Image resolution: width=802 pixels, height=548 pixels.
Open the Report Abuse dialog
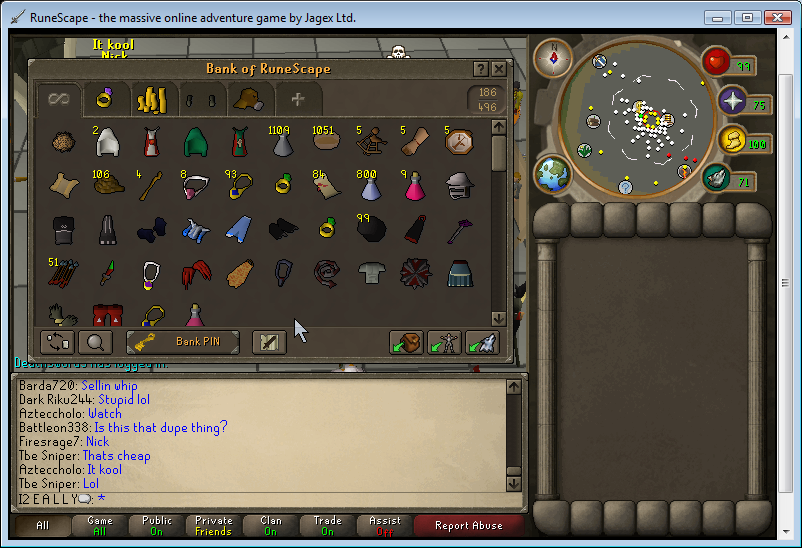471,525
